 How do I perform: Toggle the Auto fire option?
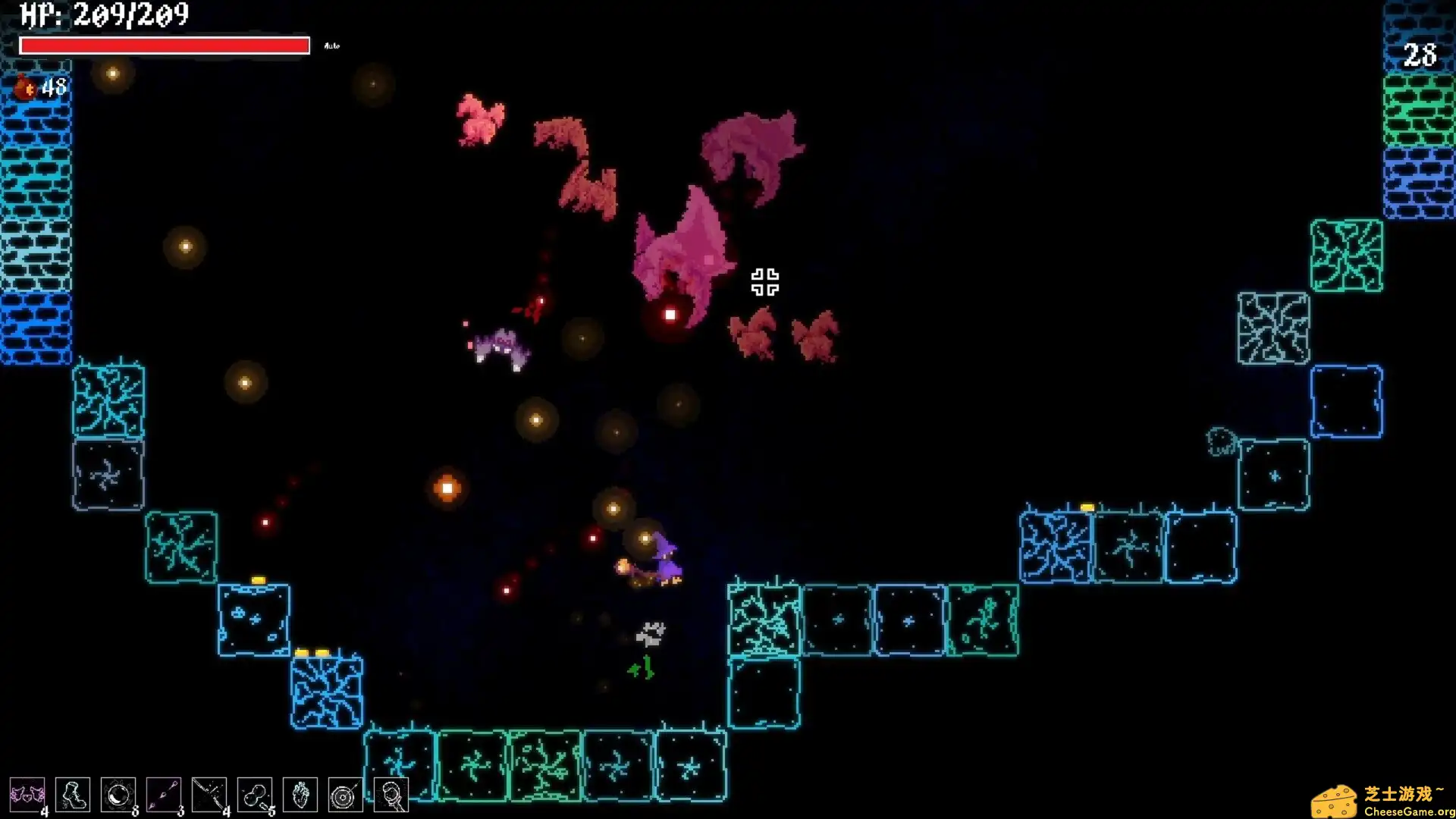tap(331, 45)
